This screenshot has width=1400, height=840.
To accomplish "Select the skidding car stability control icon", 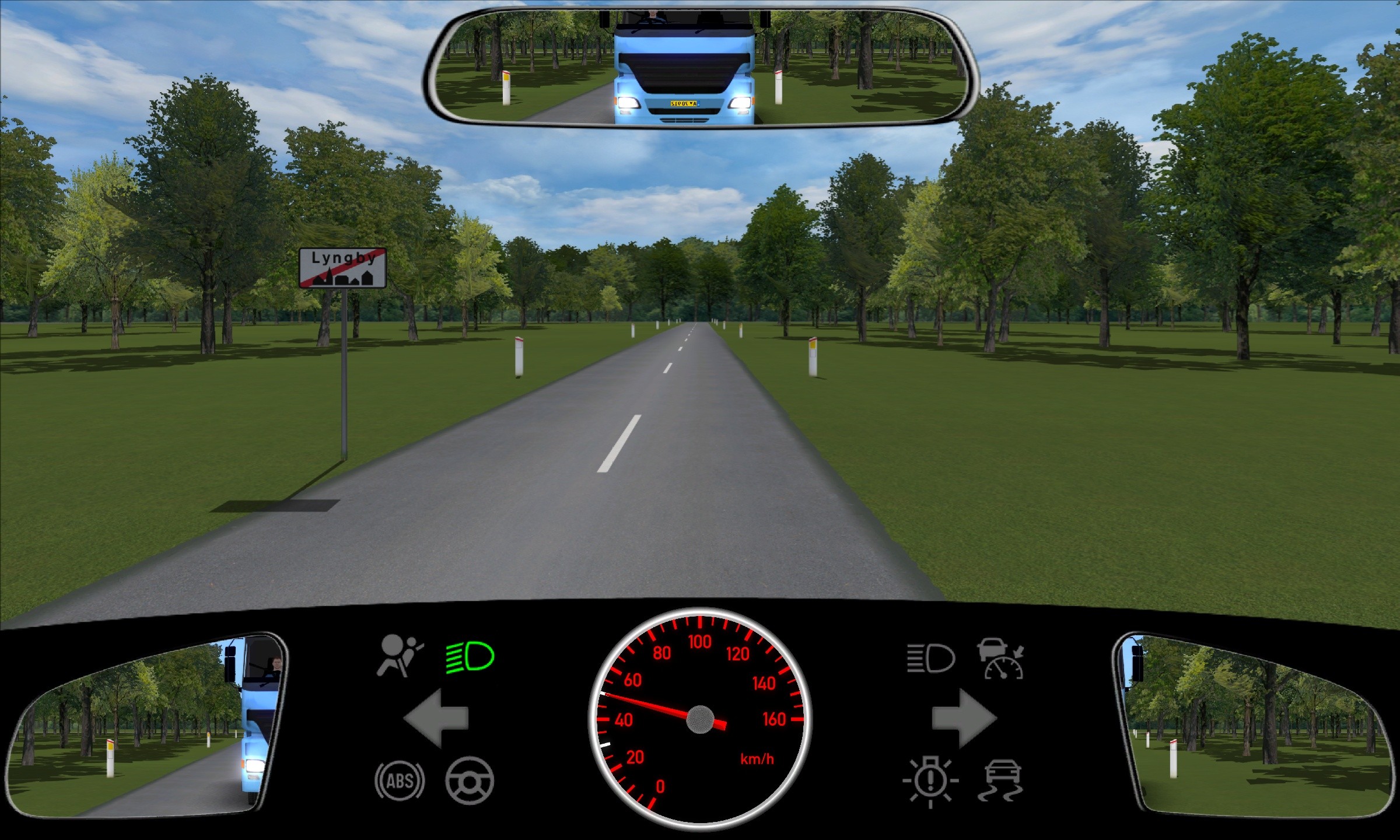I will (x=1002, y=780).
